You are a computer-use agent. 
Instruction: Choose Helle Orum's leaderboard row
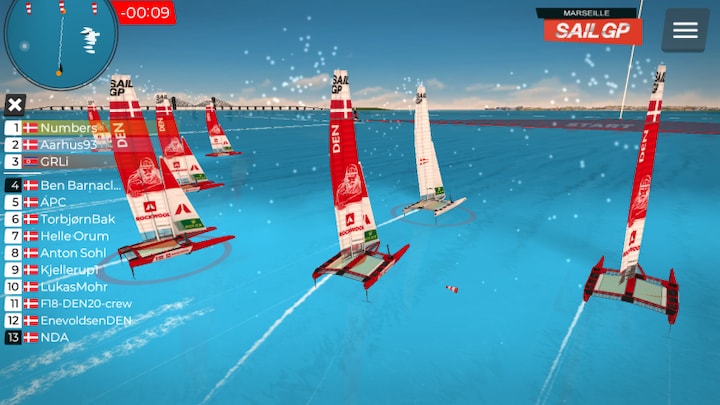click(74, 236)
